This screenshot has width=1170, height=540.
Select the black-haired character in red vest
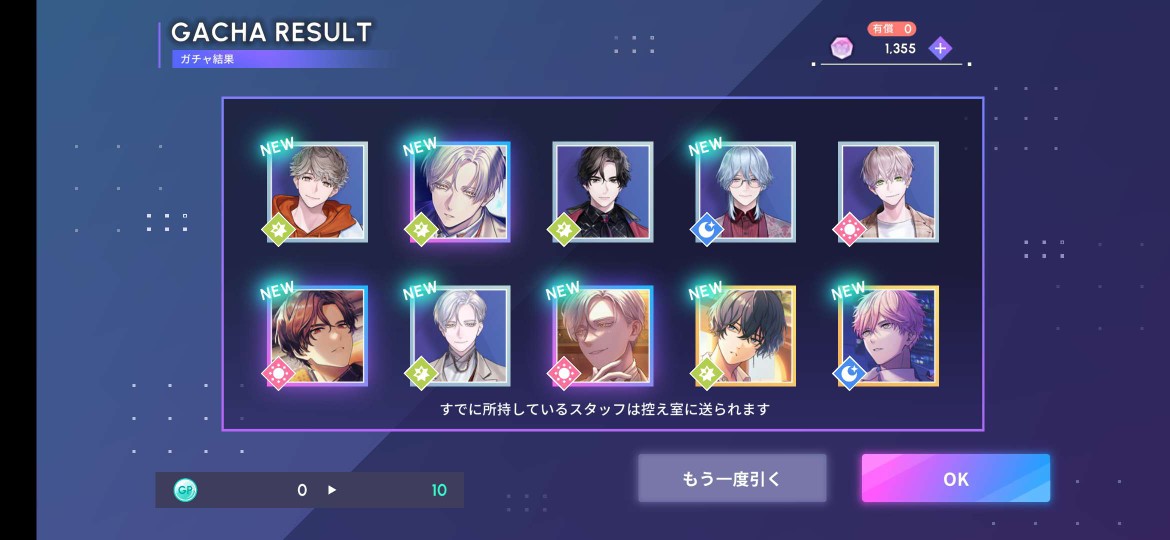602,192
